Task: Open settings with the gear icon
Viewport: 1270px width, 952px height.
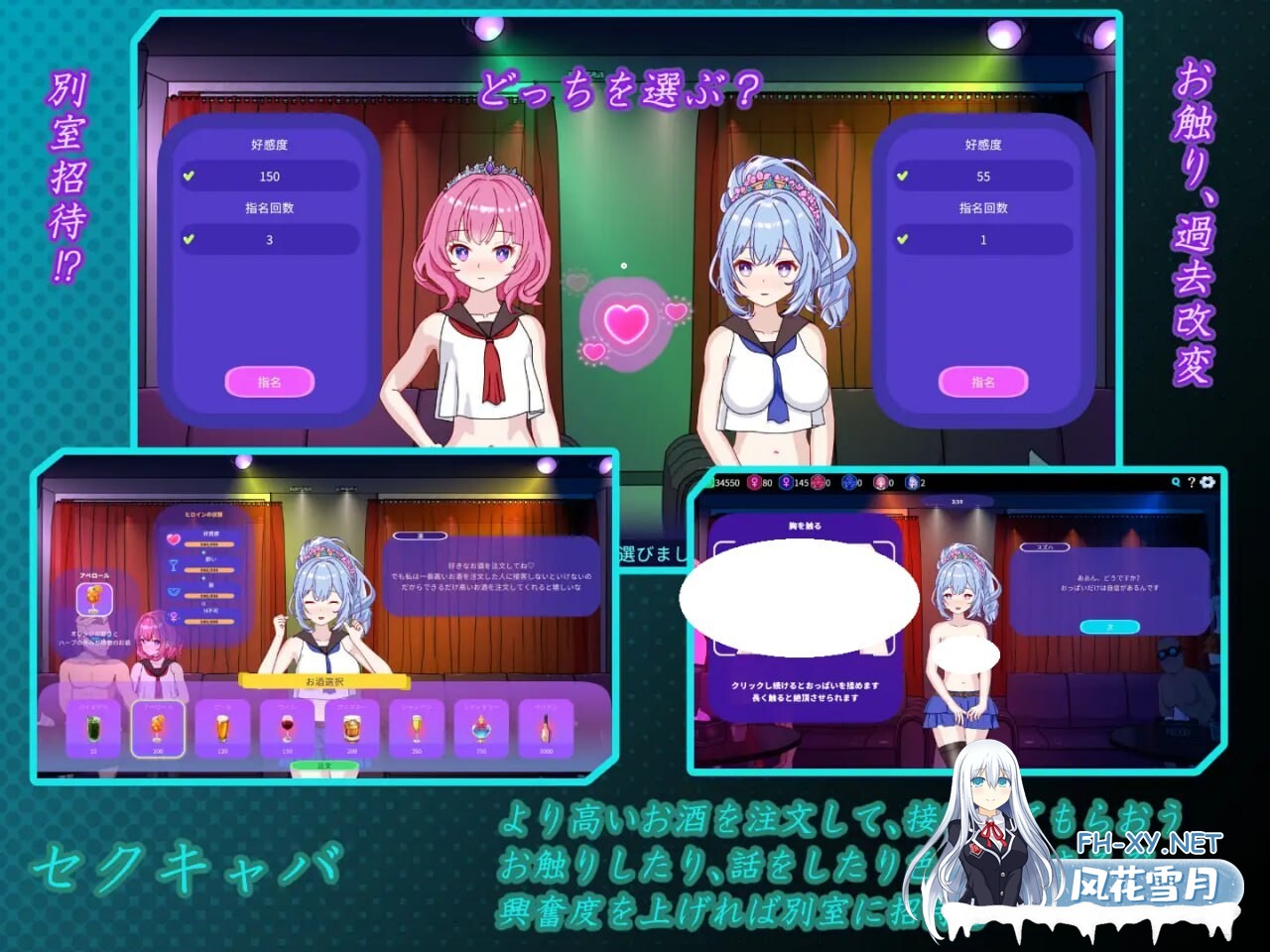Action: coord(1207,483)
